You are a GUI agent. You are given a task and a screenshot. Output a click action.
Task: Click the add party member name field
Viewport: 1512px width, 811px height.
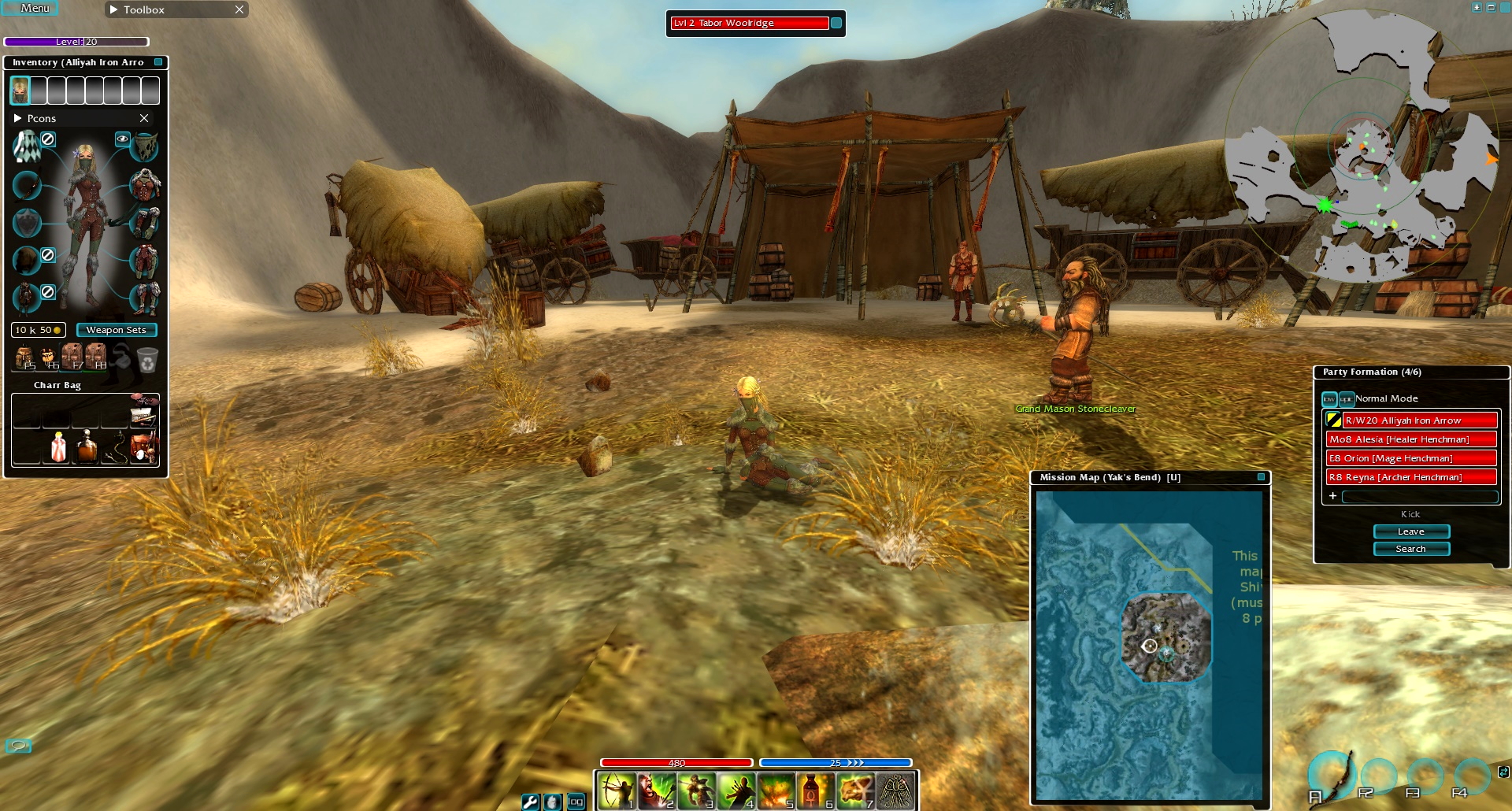(1419, 496)
